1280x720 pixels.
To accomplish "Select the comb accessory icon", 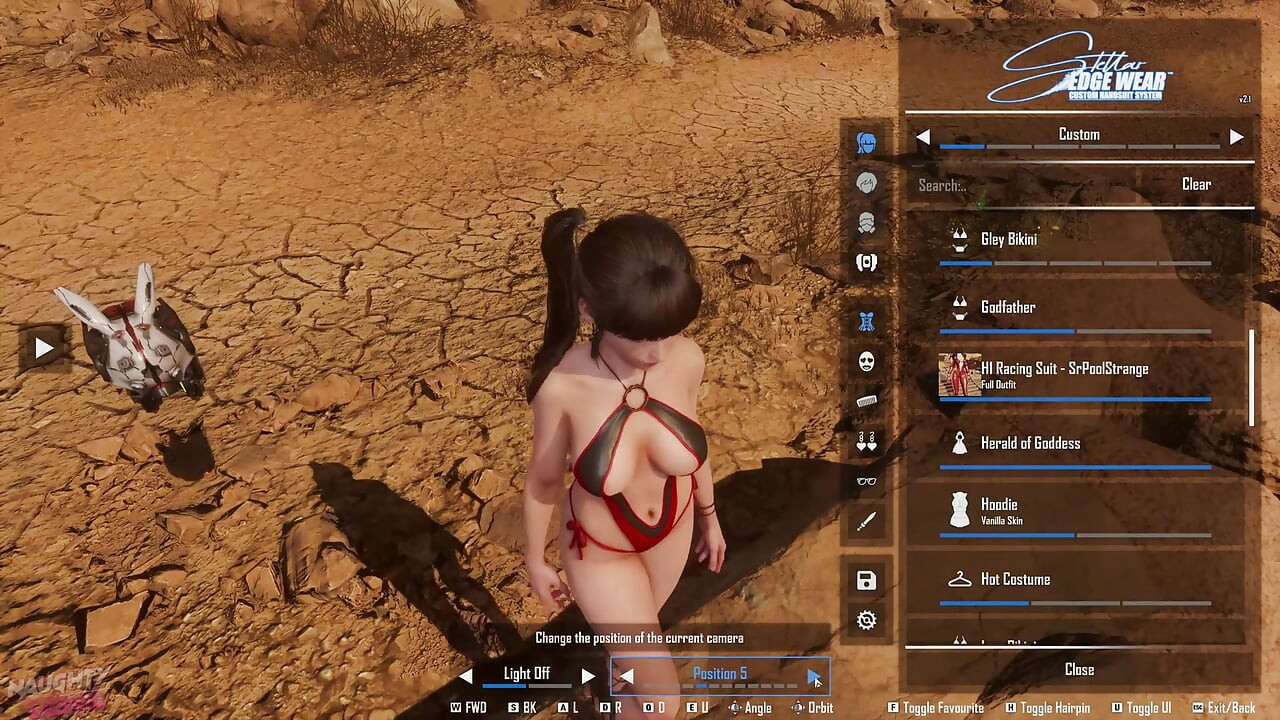I will pos(866,402).
